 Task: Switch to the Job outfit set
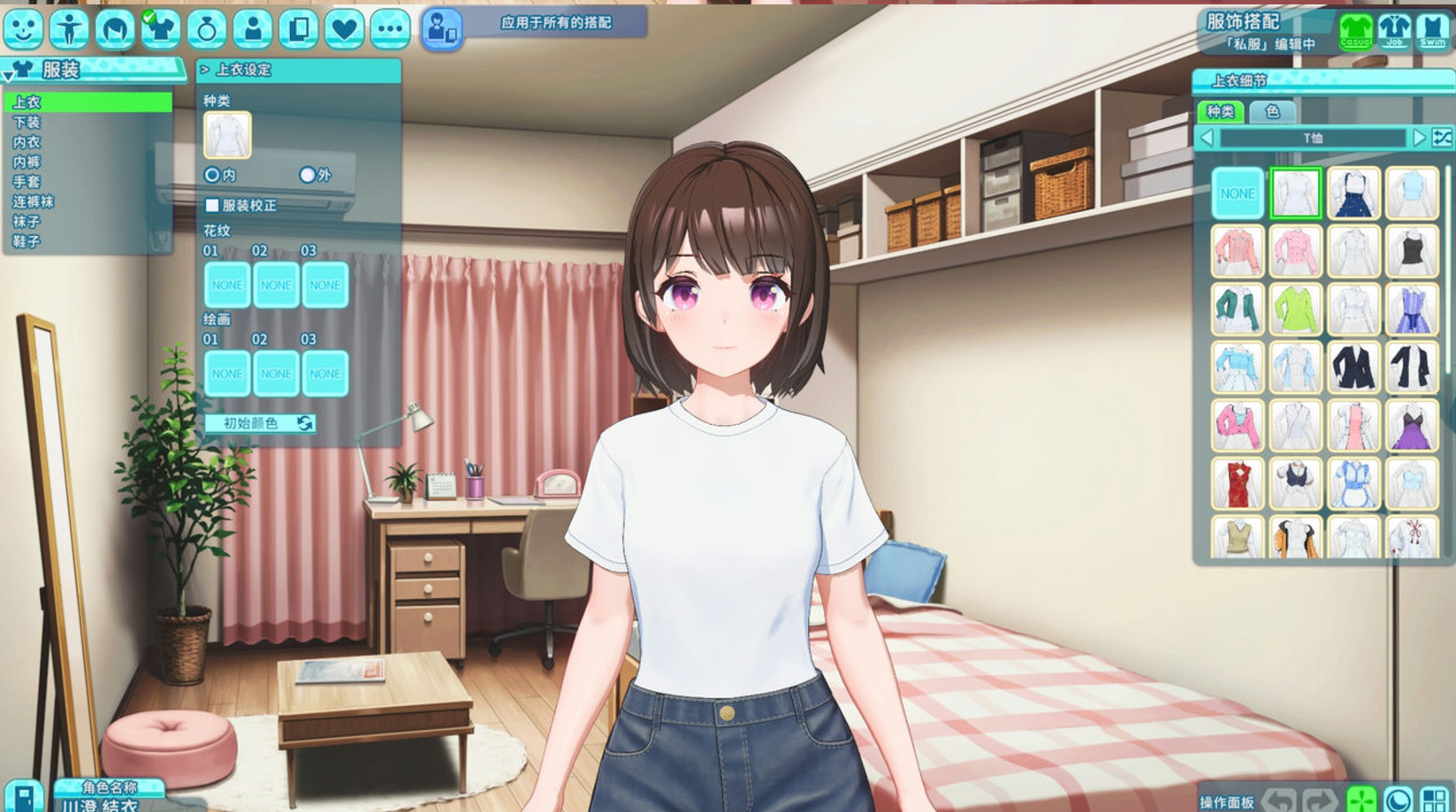[1395, 30]
